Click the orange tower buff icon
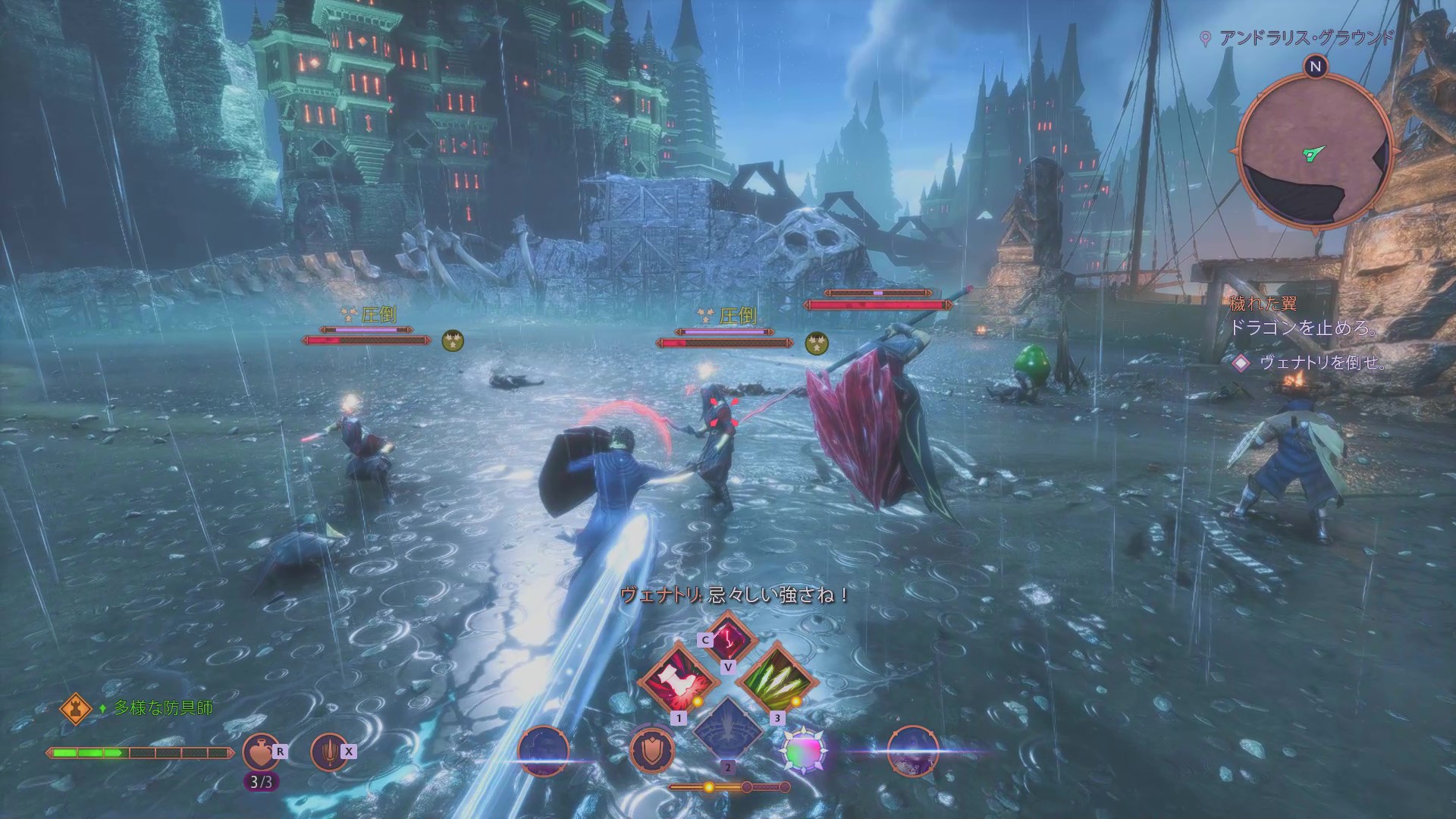 [76, 708]
